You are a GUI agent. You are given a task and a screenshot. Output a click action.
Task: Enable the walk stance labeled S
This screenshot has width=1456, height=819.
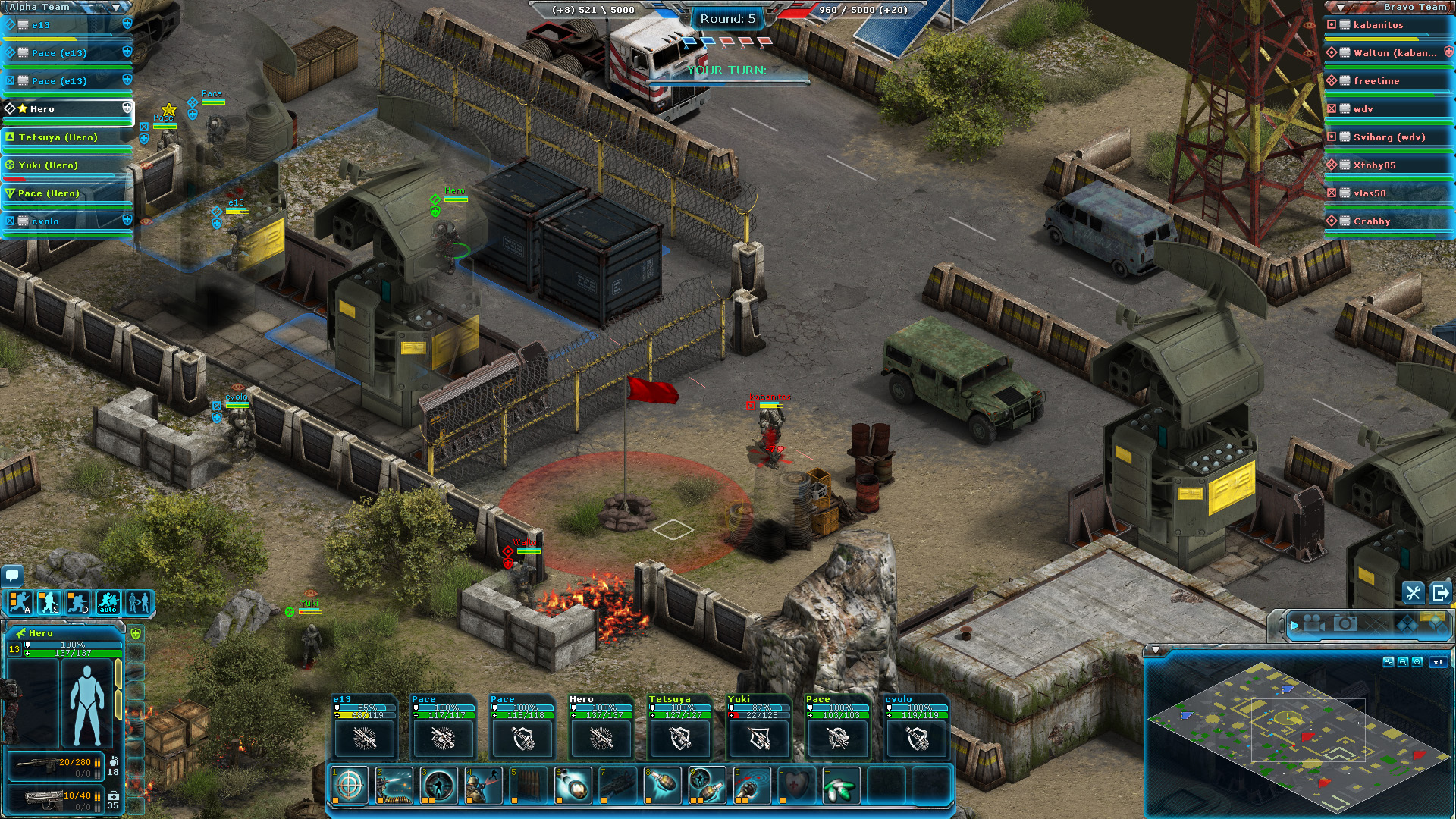tap(49, 602)
